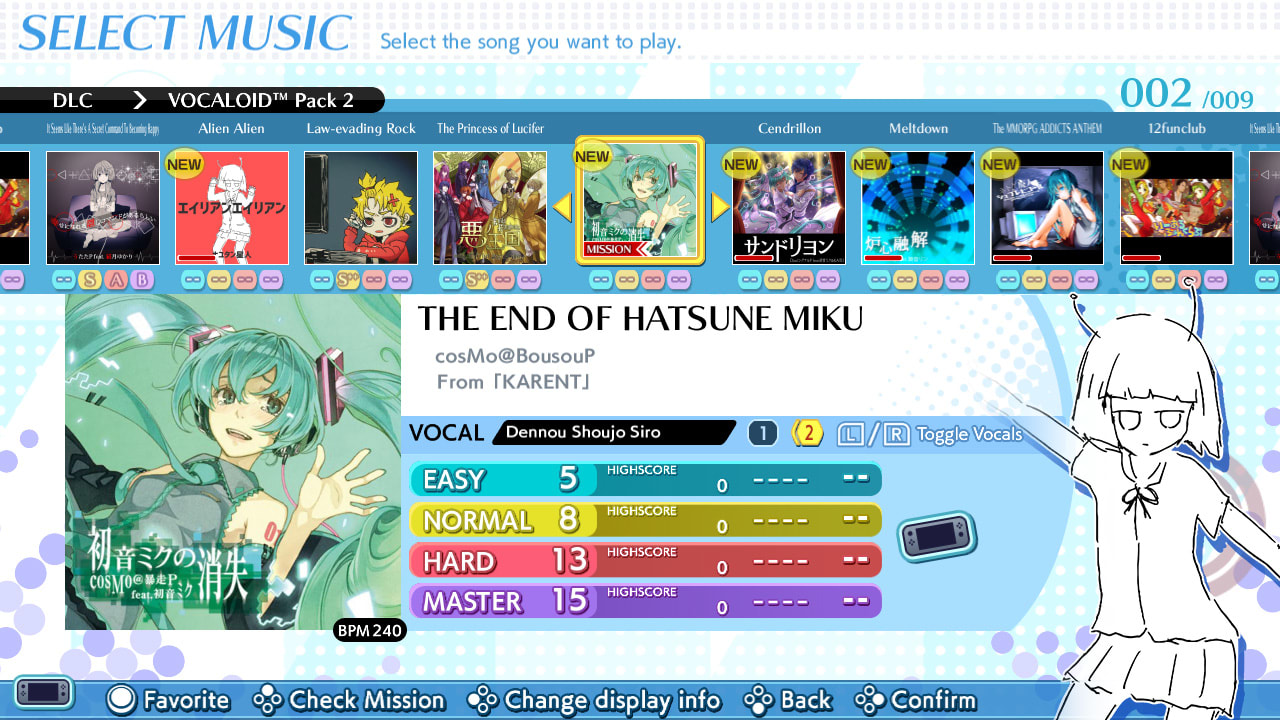Select the '1' default vocal indicator
The image size is (1280, 720).
click(x=762, y=432)
